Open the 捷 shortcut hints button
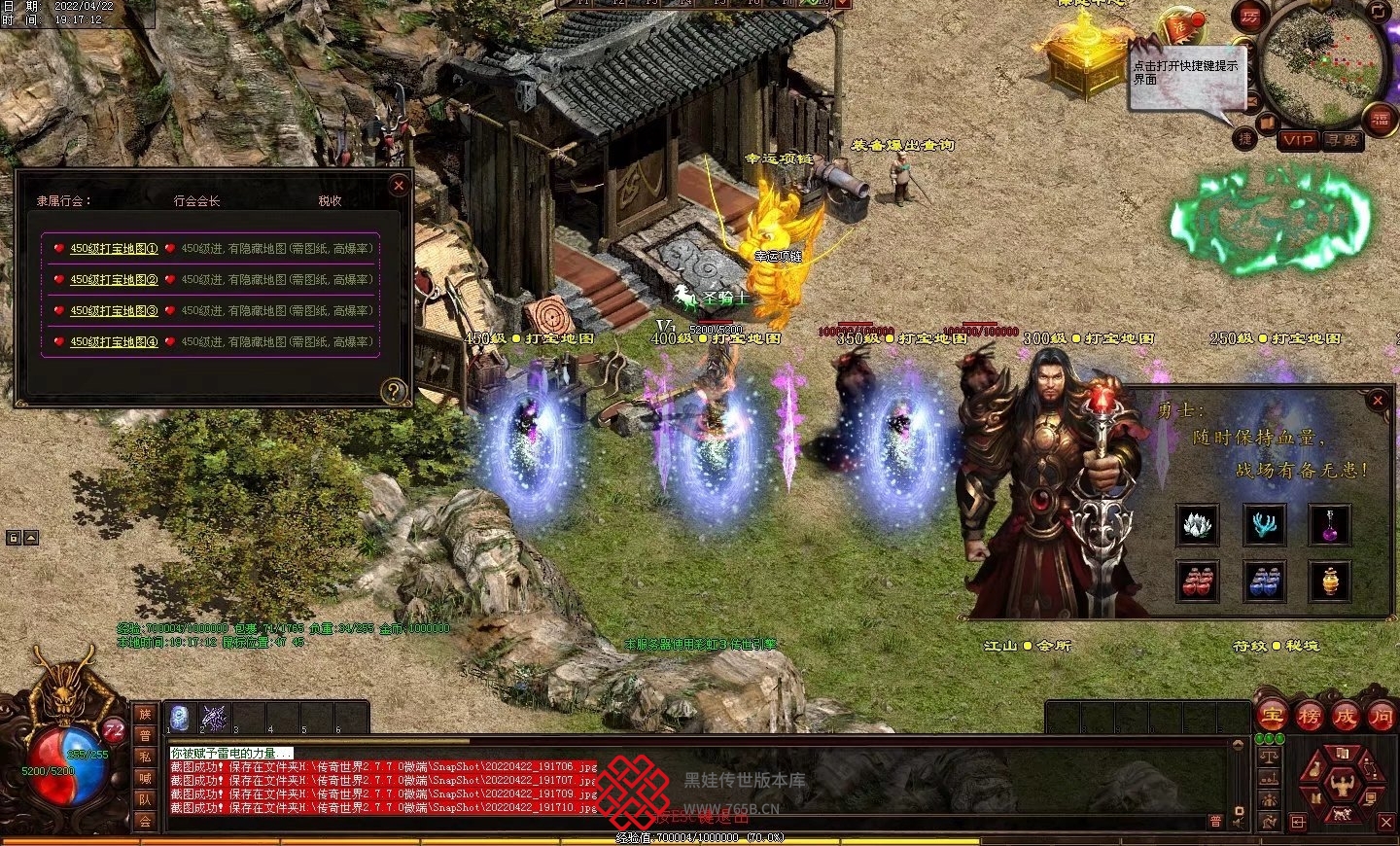Image resolution: width=1400 pixels, height=846 pixels. (1245, 139)
